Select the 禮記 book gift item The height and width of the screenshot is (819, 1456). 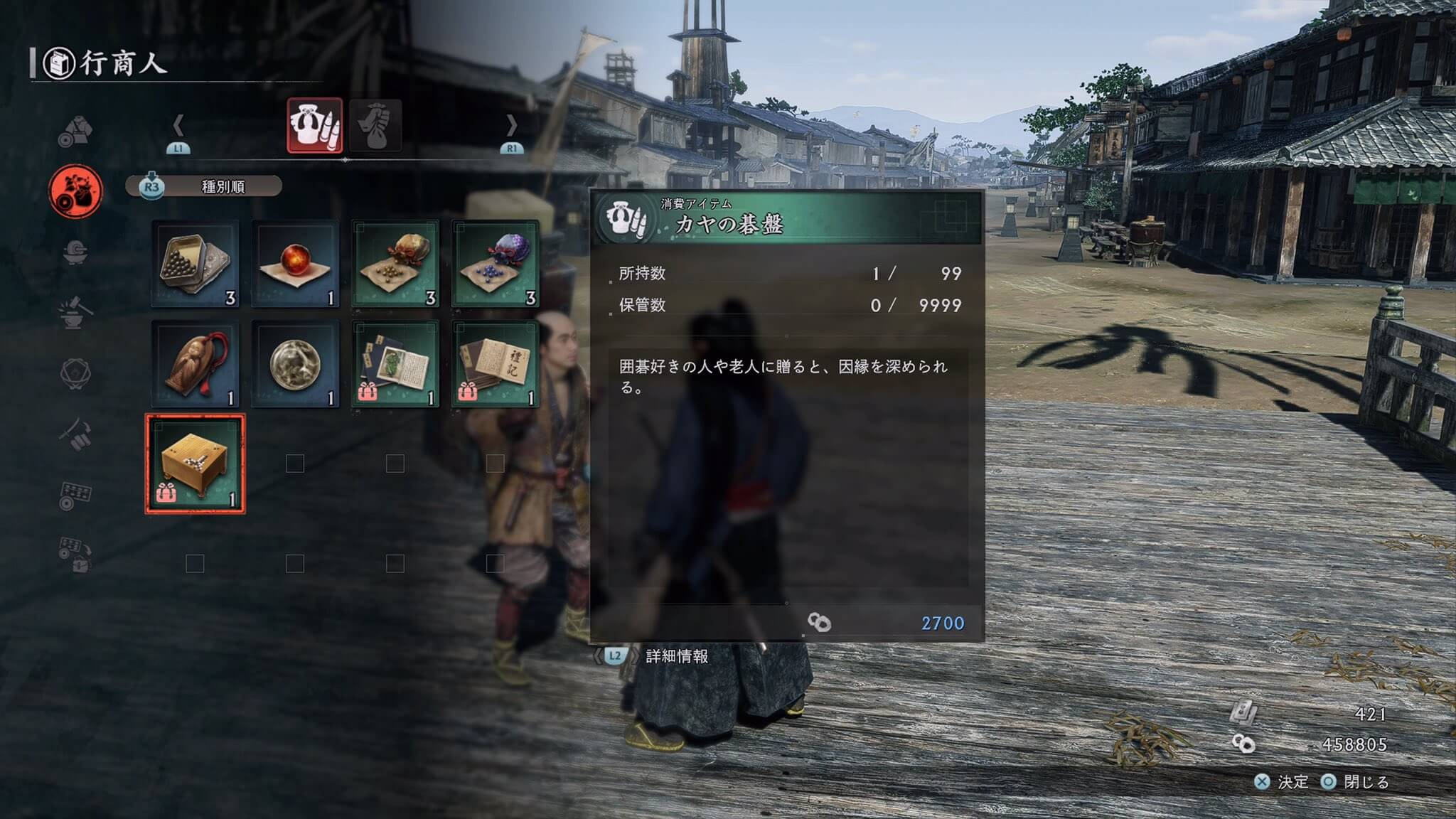coord(496,364)
